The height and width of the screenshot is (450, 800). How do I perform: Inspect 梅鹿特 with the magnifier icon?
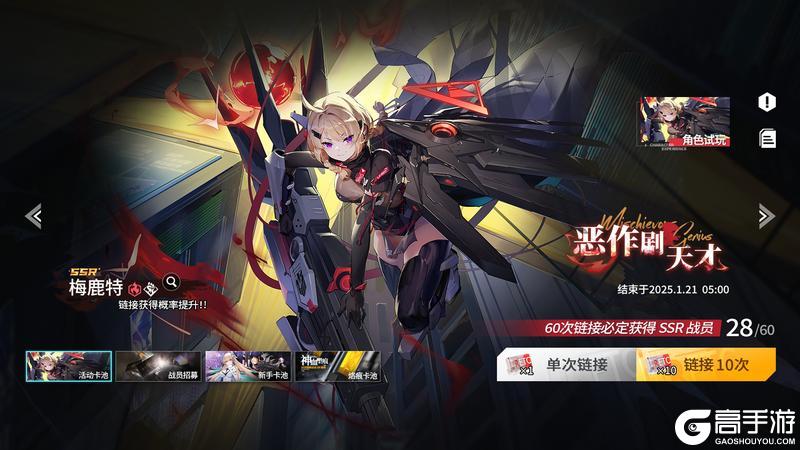(x=172, y=282)
